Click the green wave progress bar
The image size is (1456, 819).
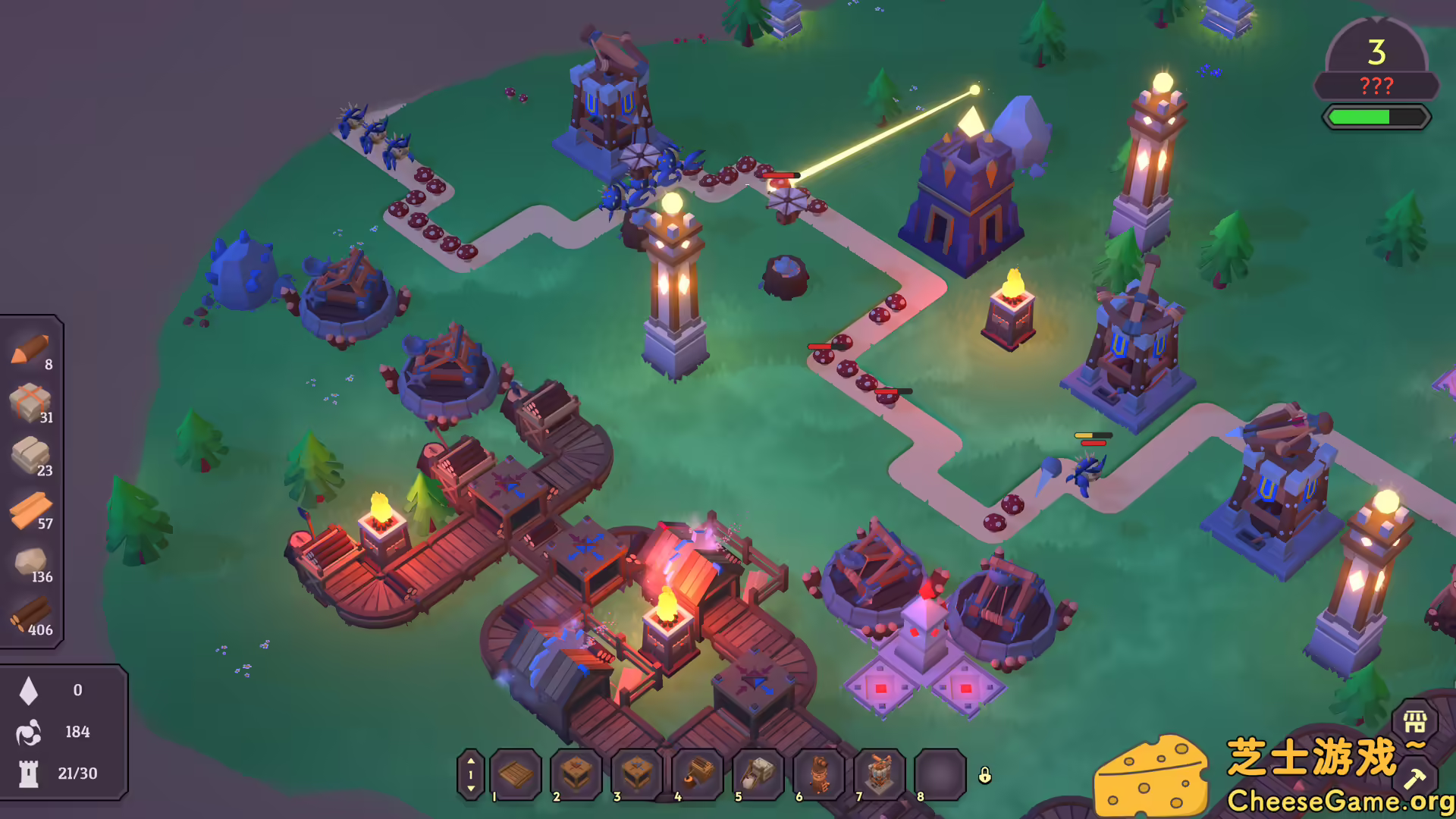click(1376, 118)
